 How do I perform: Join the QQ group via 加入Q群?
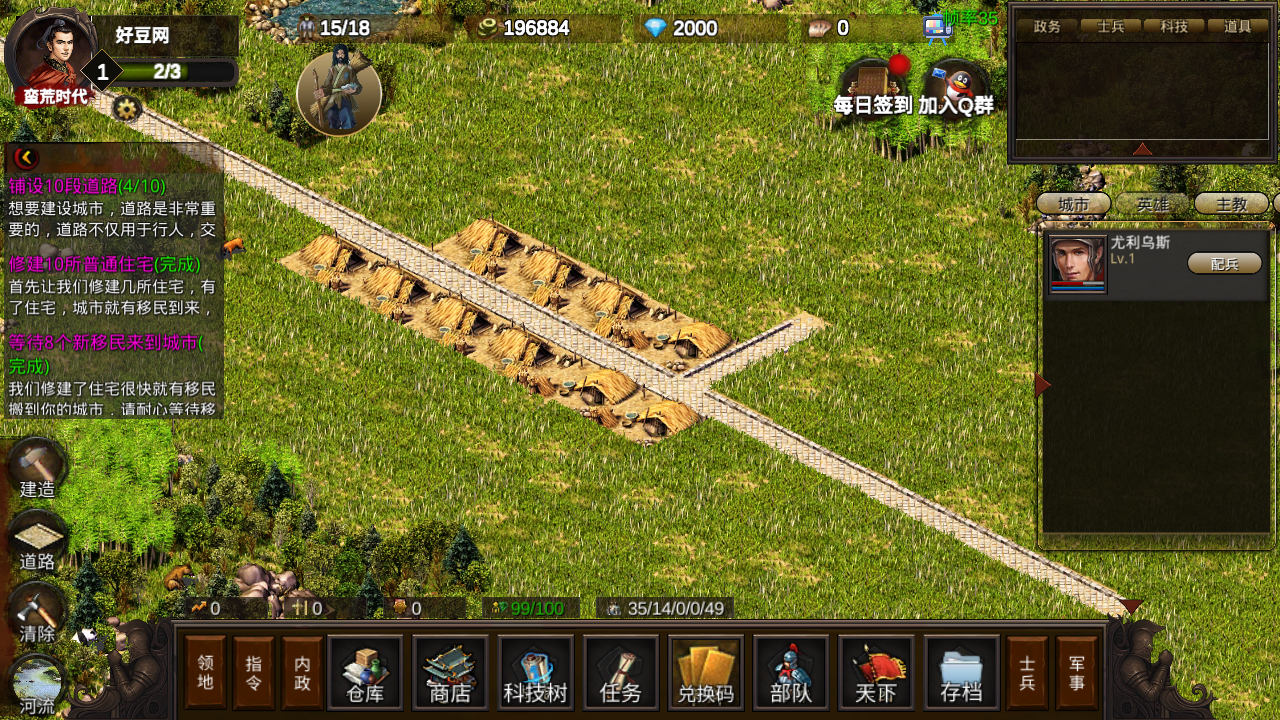tap(956, 88)
